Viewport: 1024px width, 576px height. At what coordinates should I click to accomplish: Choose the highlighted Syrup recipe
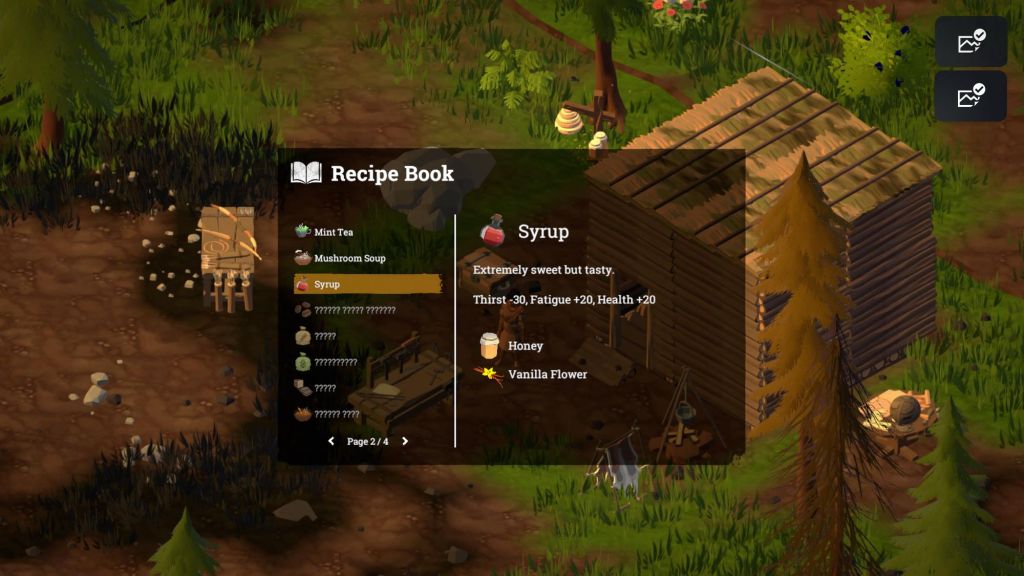click(367, 284)
